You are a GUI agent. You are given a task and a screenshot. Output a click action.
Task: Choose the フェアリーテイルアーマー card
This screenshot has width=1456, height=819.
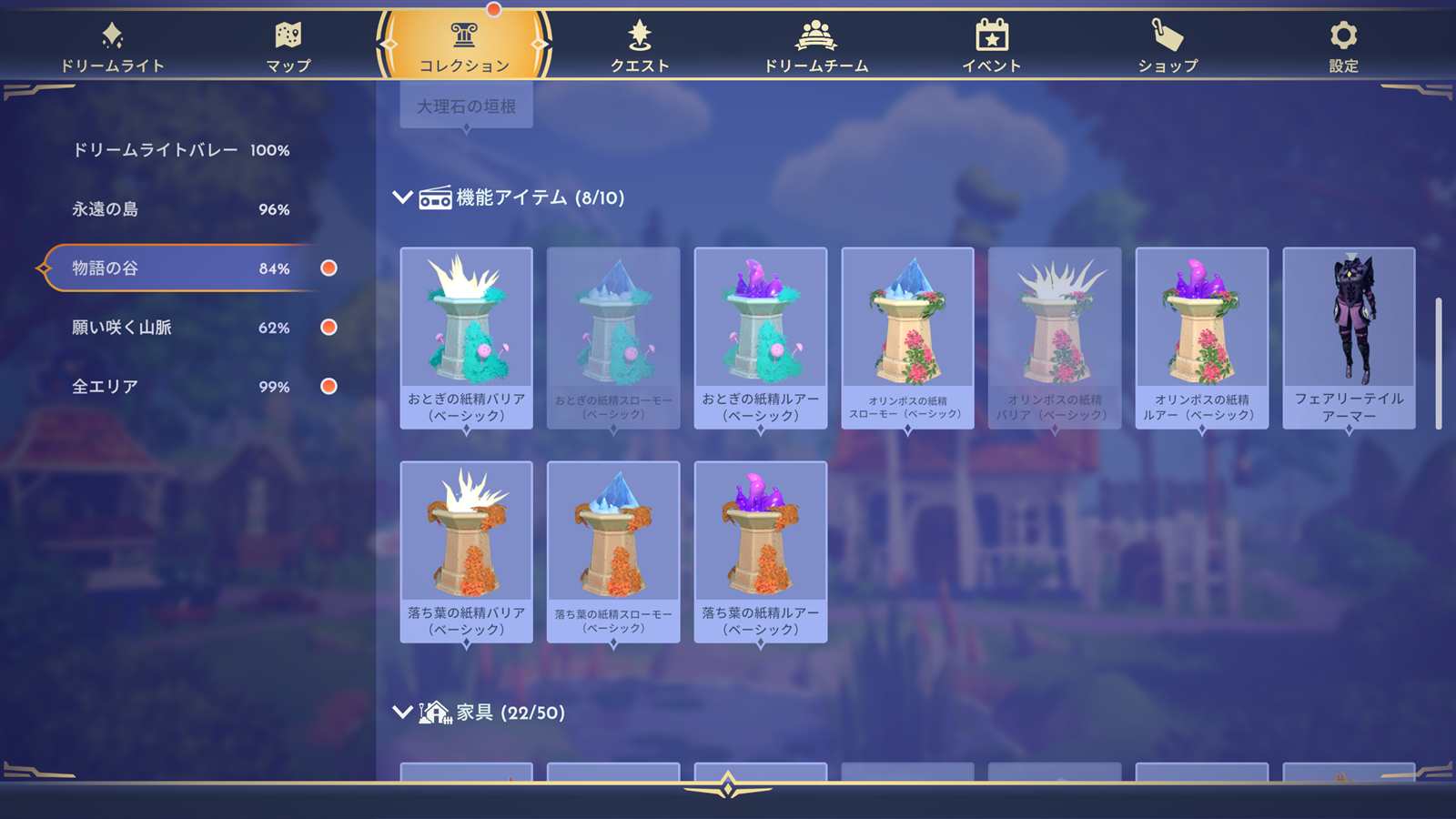pos(1349,337)
